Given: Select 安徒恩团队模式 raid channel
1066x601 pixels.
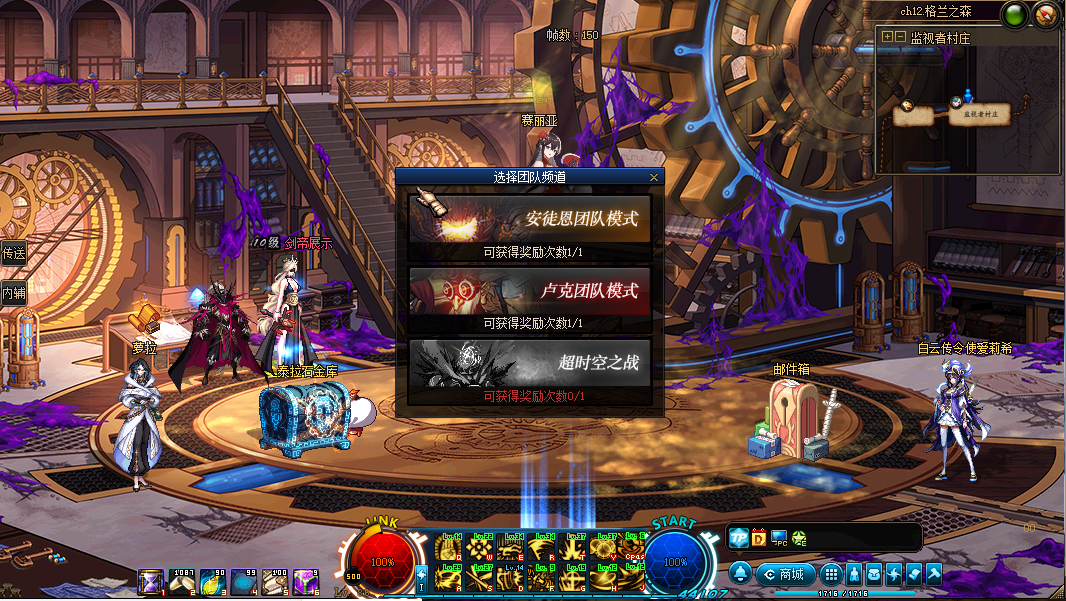Looking at the screenshot, I should point(529,218).
